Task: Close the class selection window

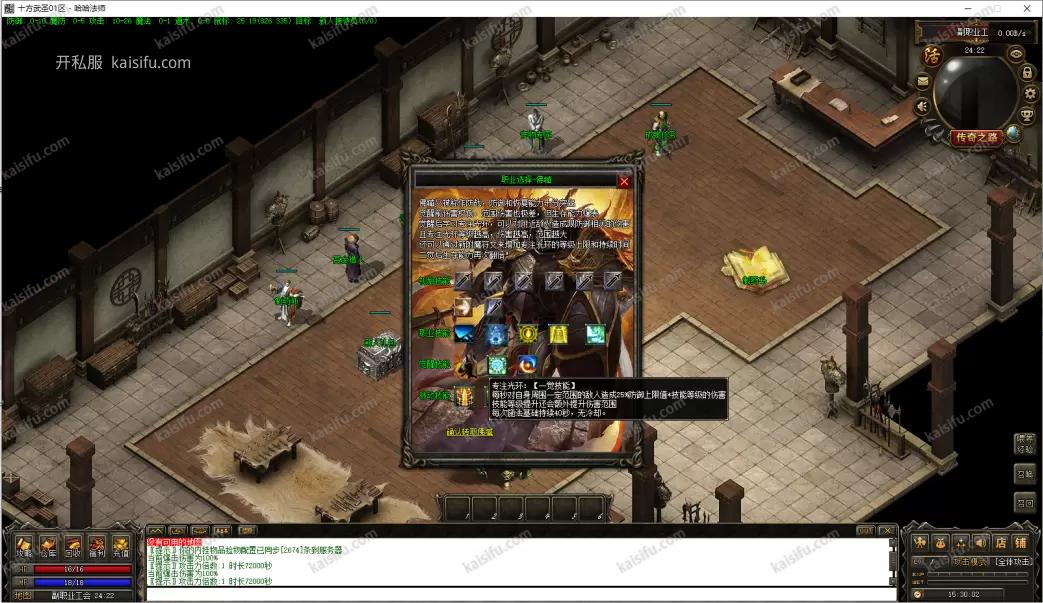Action: (625, 182)
